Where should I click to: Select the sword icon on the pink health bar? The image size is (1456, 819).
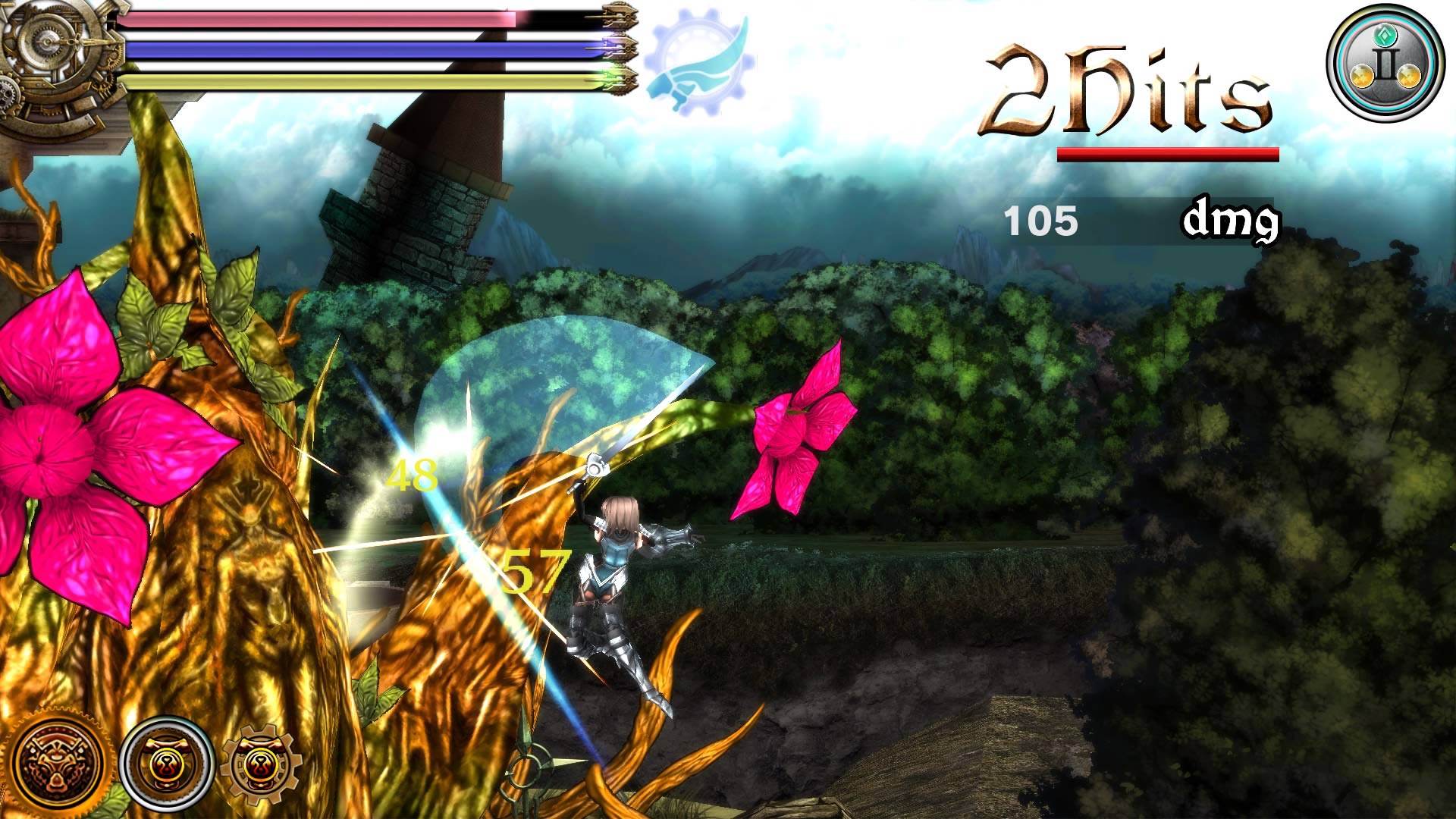pyautogui.click(x=620, y=15)
